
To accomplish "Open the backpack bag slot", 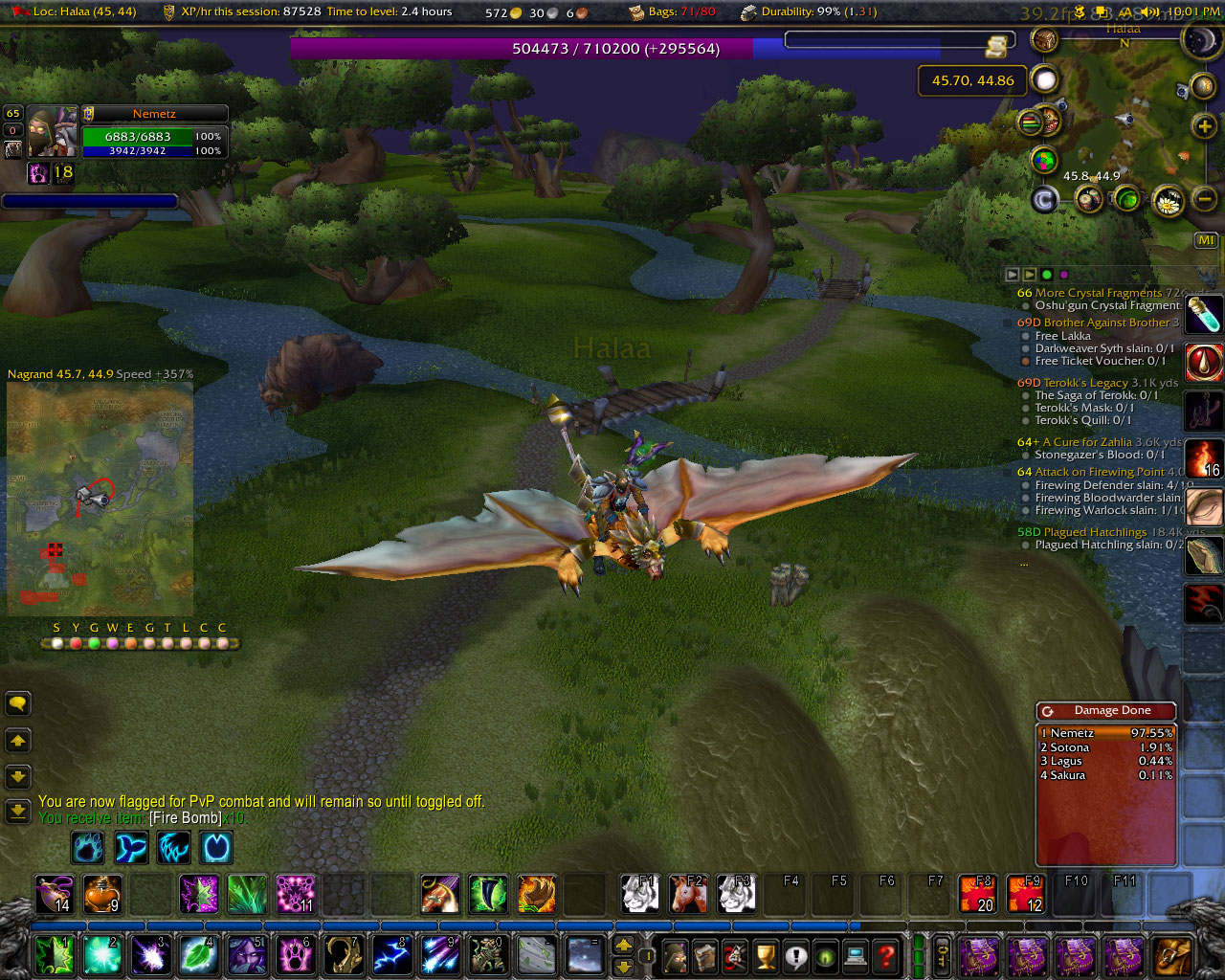I will (1172, 955).
